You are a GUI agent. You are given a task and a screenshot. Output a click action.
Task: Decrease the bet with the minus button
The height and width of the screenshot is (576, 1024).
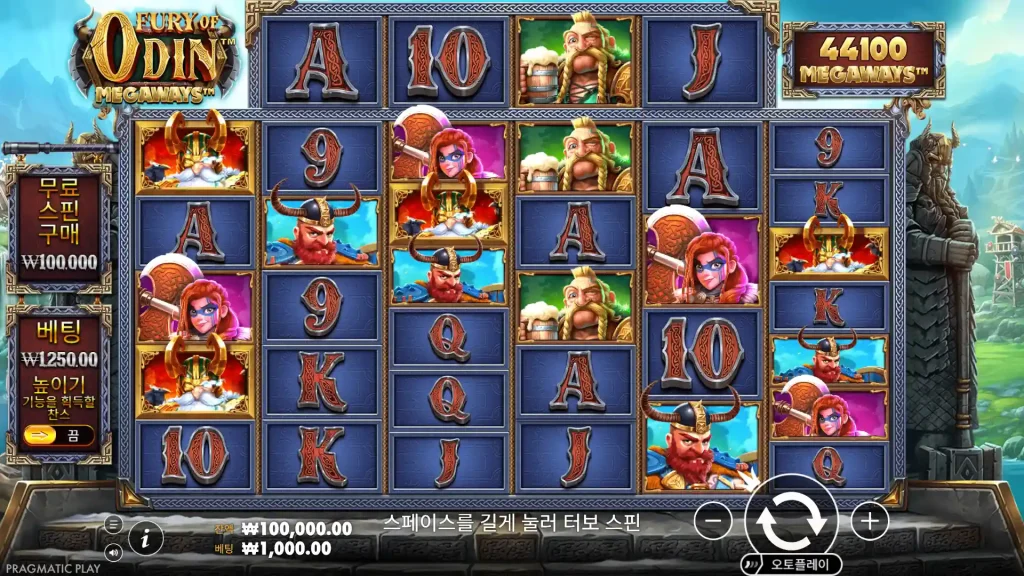[x=712, y=521]
